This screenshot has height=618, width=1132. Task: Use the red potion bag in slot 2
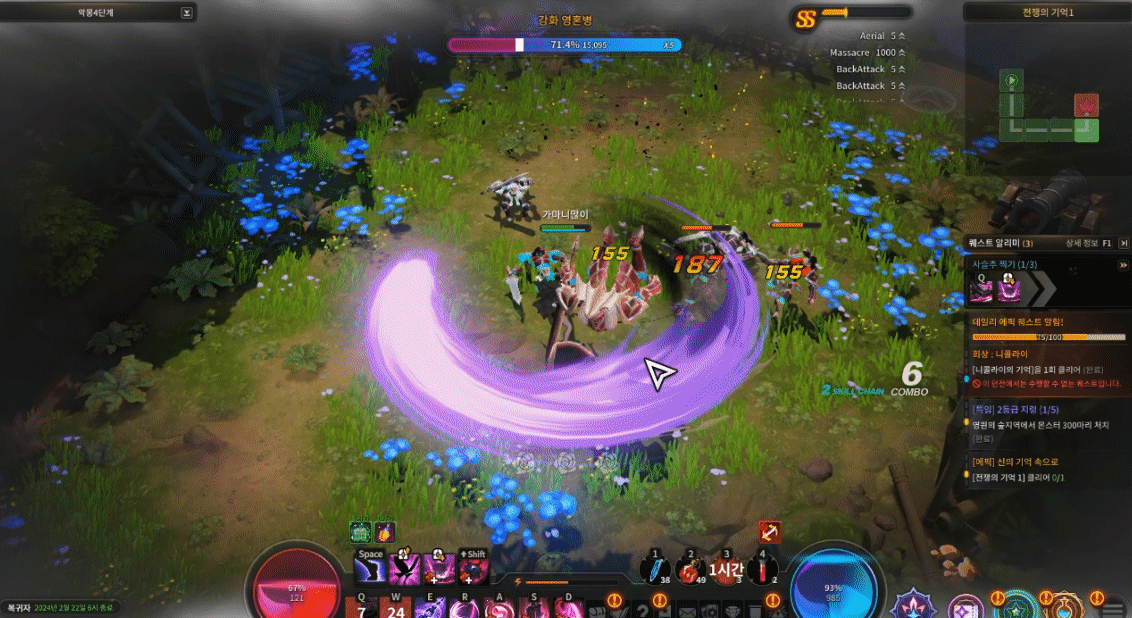point(690,569)
